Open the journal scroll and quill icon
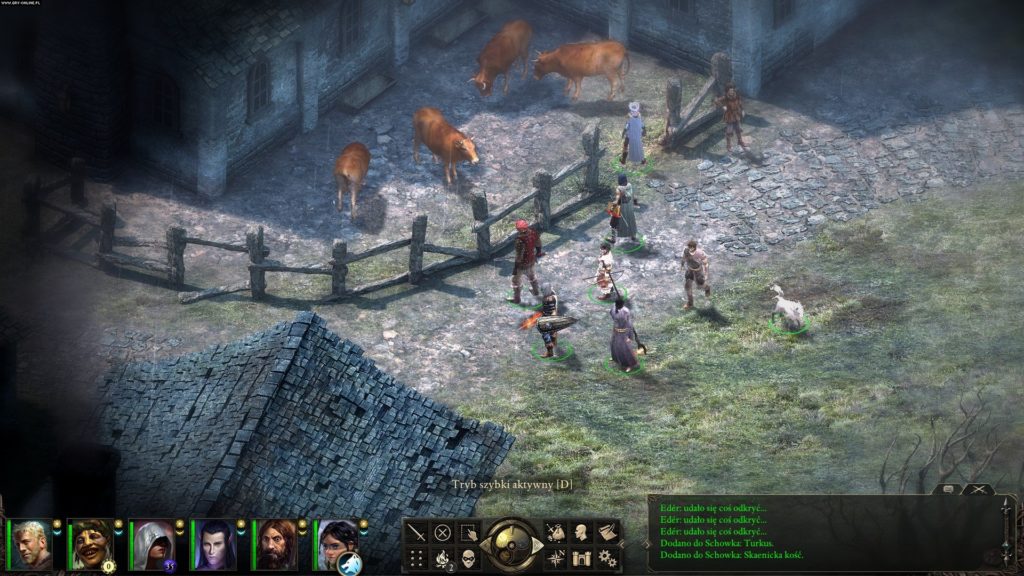The height and width of the screenshot is (576, 1024). click(607, 533)
